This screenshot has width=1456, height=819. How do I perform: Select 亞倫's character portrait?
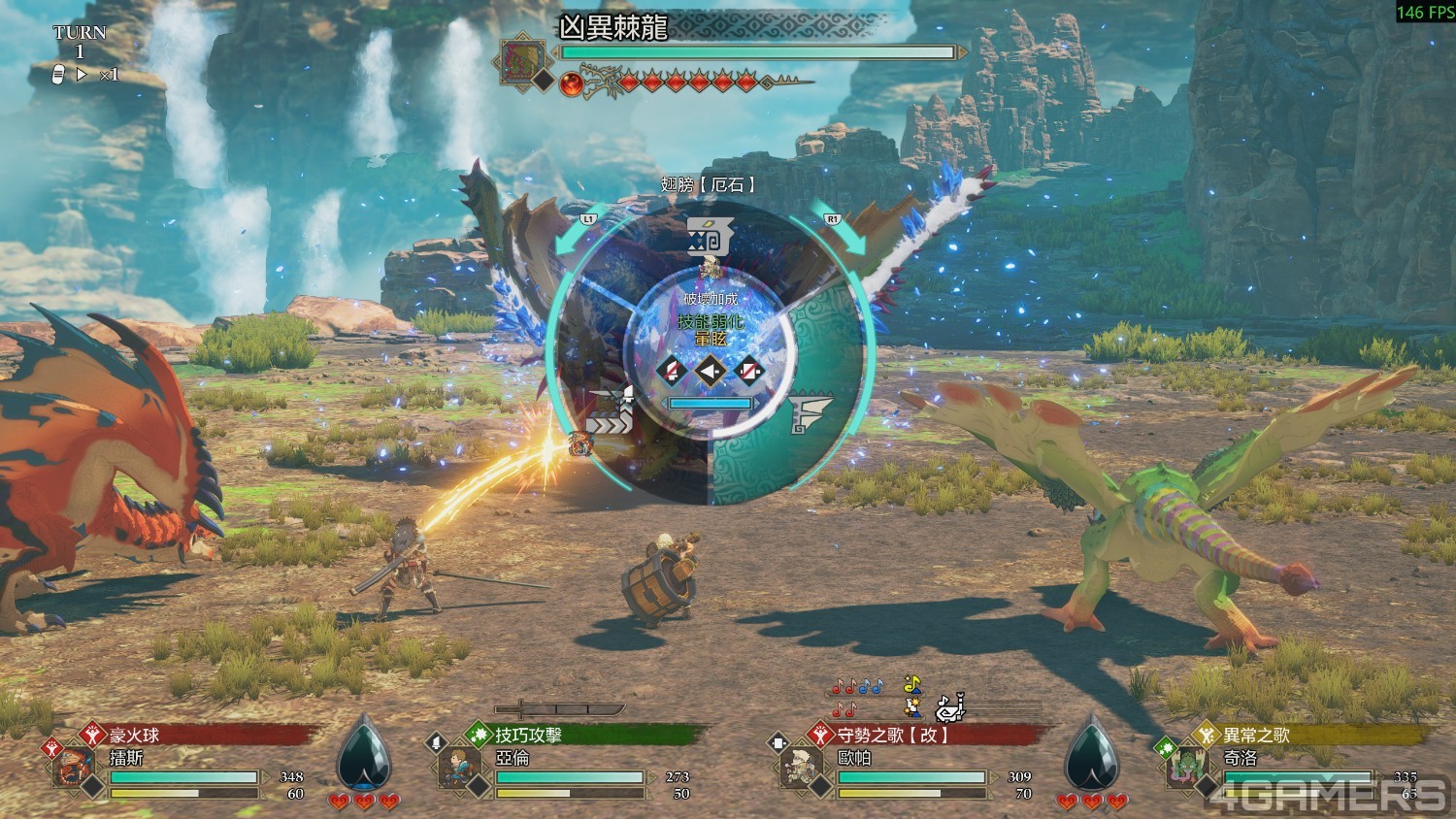455,767
